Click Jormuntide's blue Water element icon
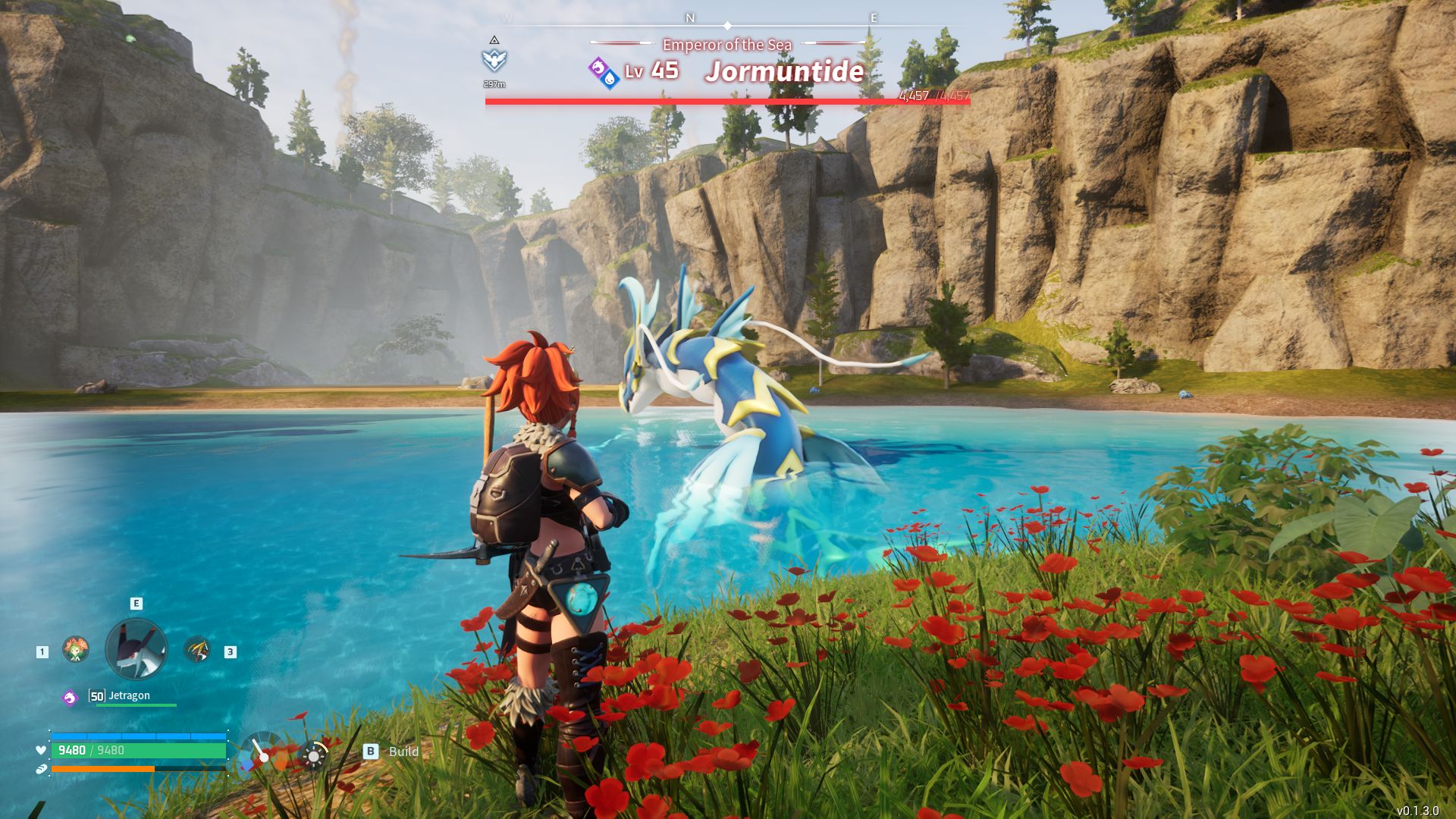The height and width of the screenshot is (819, 1456). pyautogui.click(x=610, y=81)
